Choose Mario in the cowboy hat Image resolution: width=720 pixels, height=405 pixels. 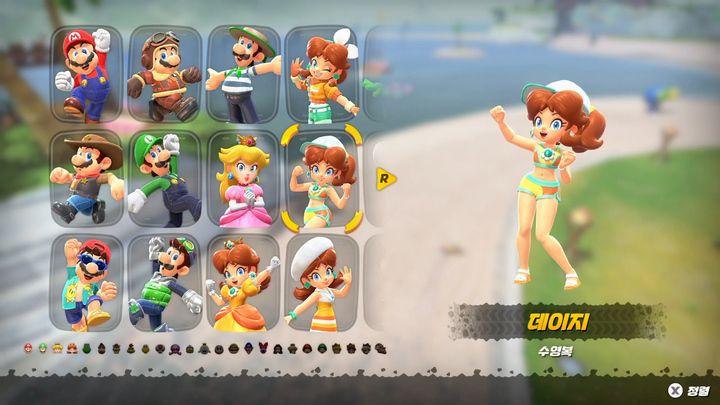point(87,178)
